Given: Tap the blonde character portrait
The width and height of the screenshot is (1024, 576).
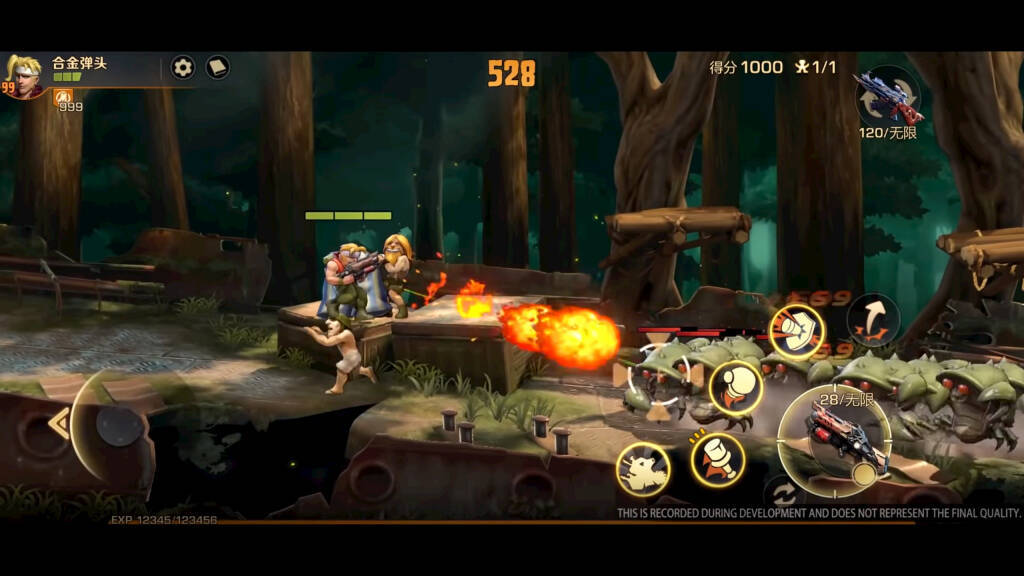Looking at the screenshot, I should 23,76.
